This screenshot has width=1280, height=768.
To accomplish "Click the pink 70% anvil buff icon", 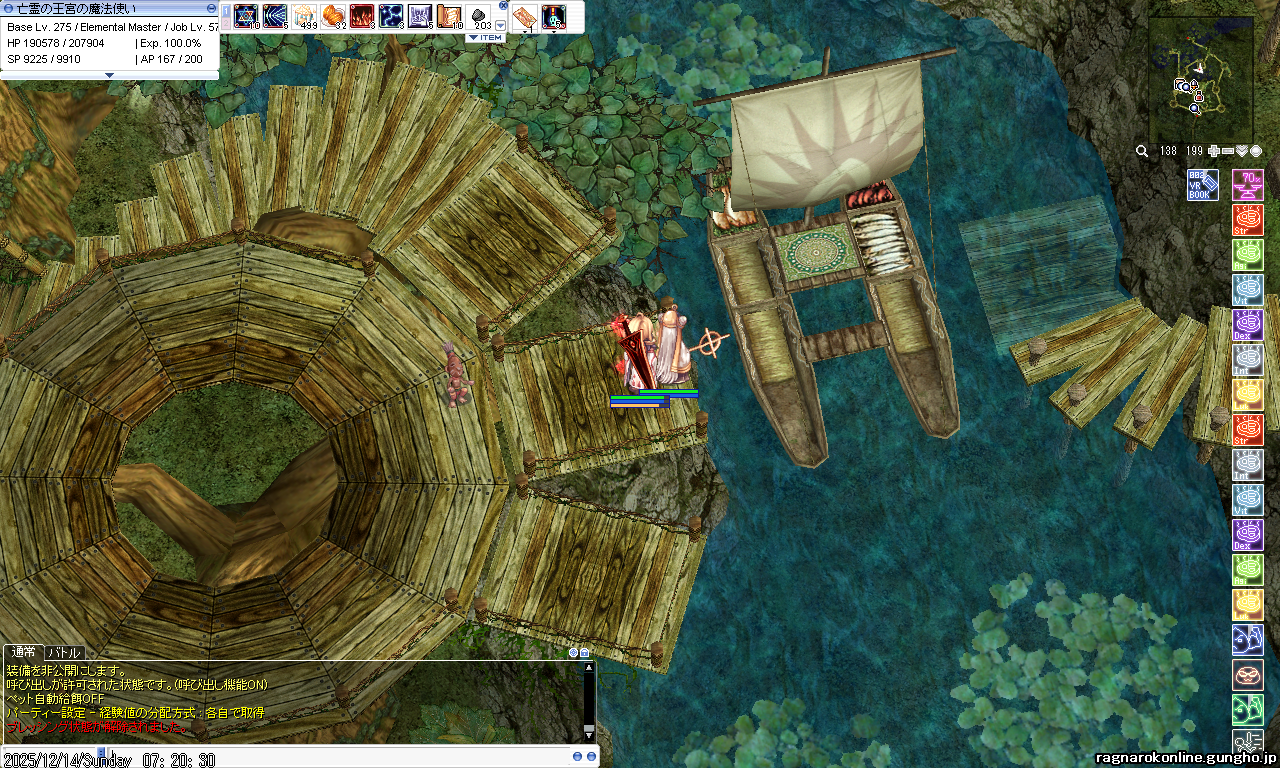I will (1247, 185).
